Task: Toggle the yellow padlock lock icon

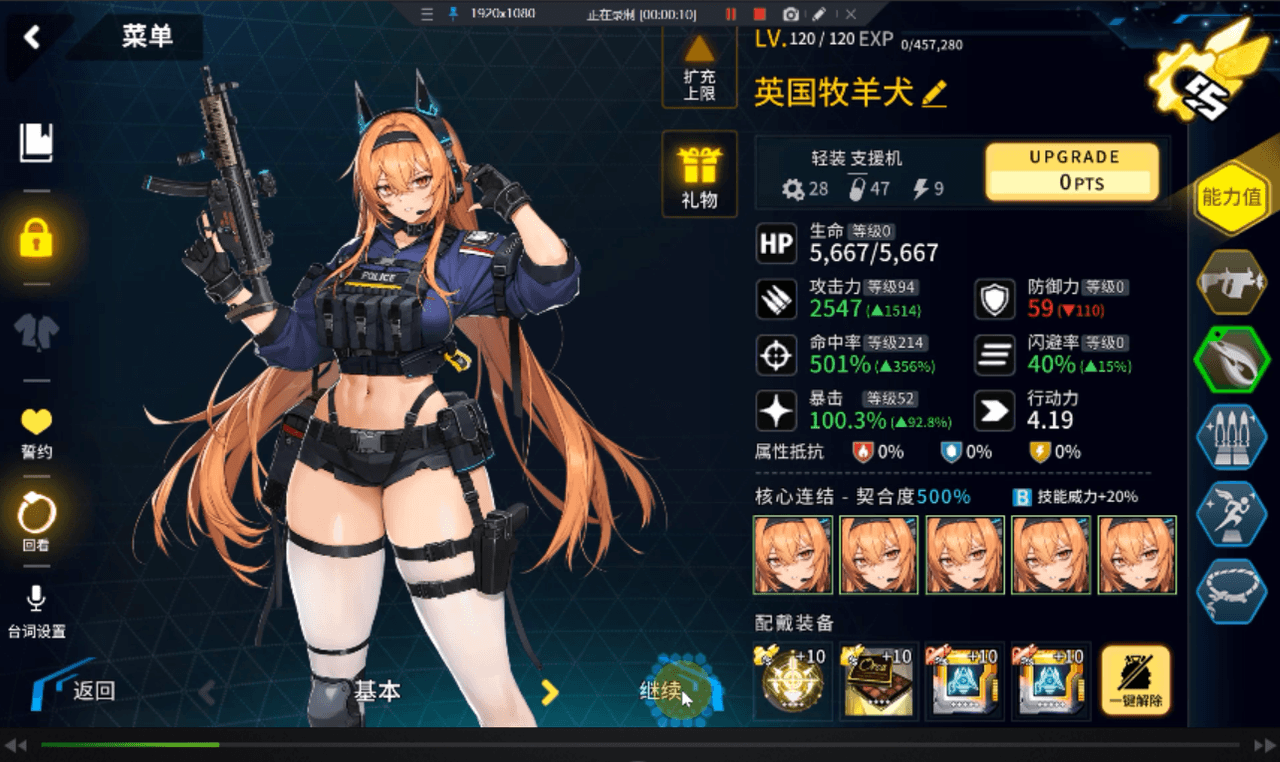Action: 37,238
